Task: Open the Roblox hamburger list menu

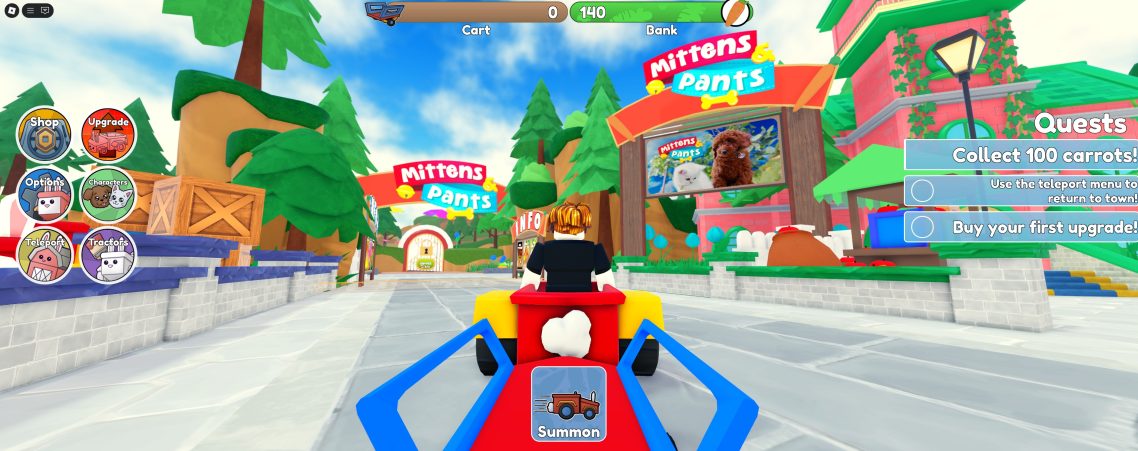Action: (30, 10)
